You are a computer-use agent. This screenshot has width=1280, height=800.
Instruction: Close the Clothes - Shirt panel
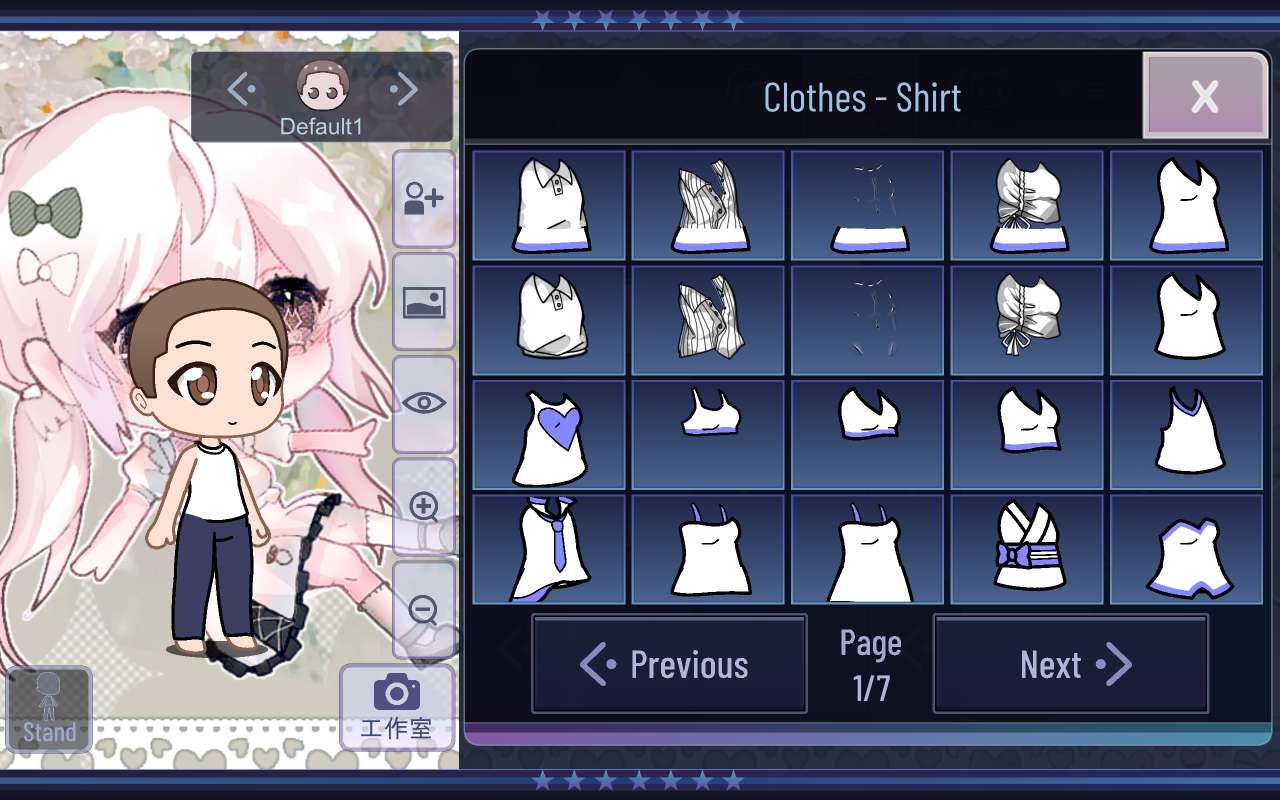[x=1204, y=96]
